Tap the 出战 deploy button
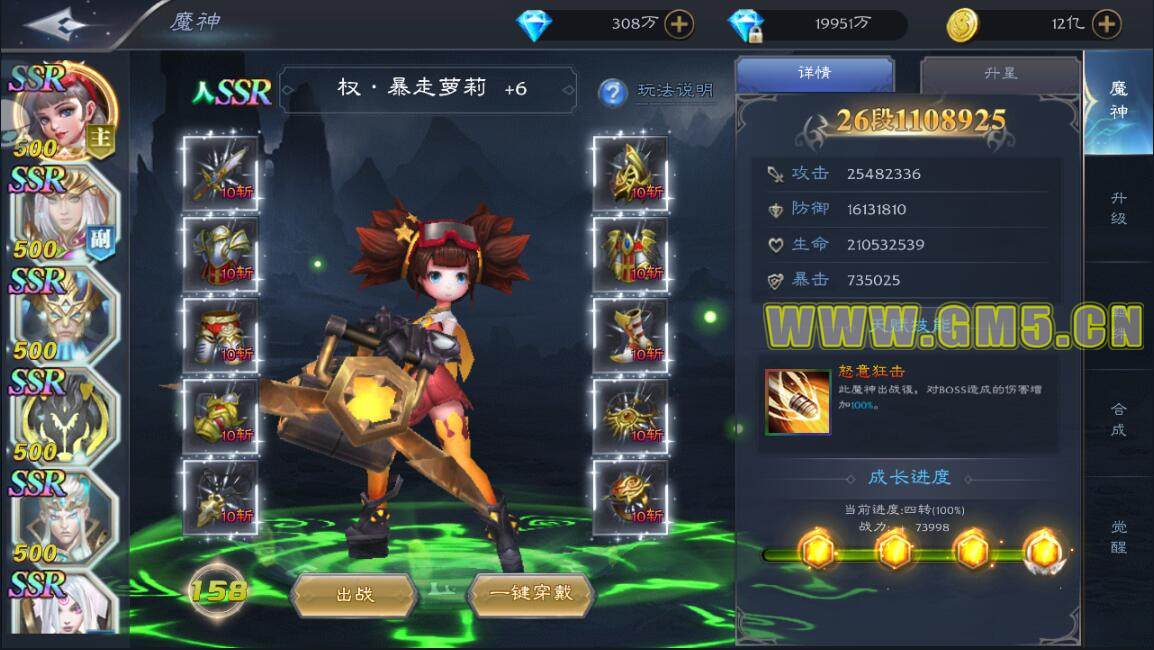Image resolution: width=1154 pixels, height=650 pixels. [354, 594]
